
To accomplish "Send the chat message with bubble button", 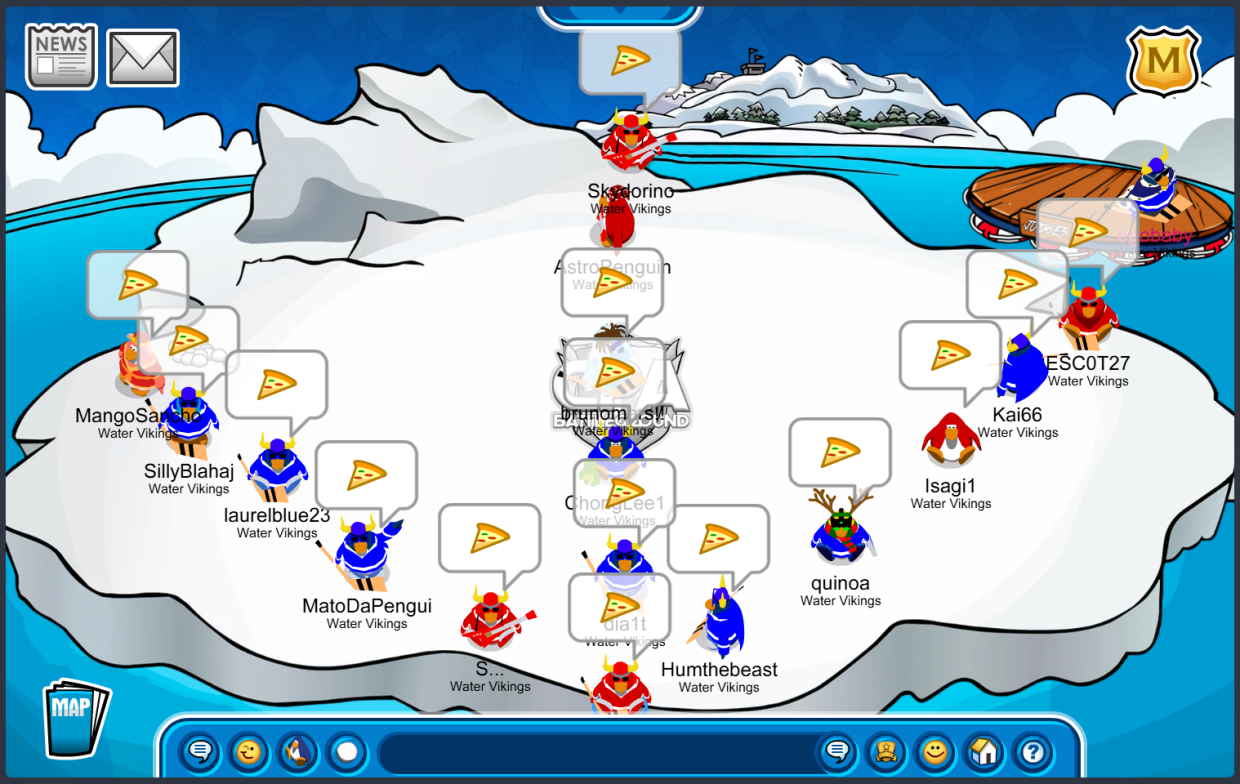I will [837, 751].
